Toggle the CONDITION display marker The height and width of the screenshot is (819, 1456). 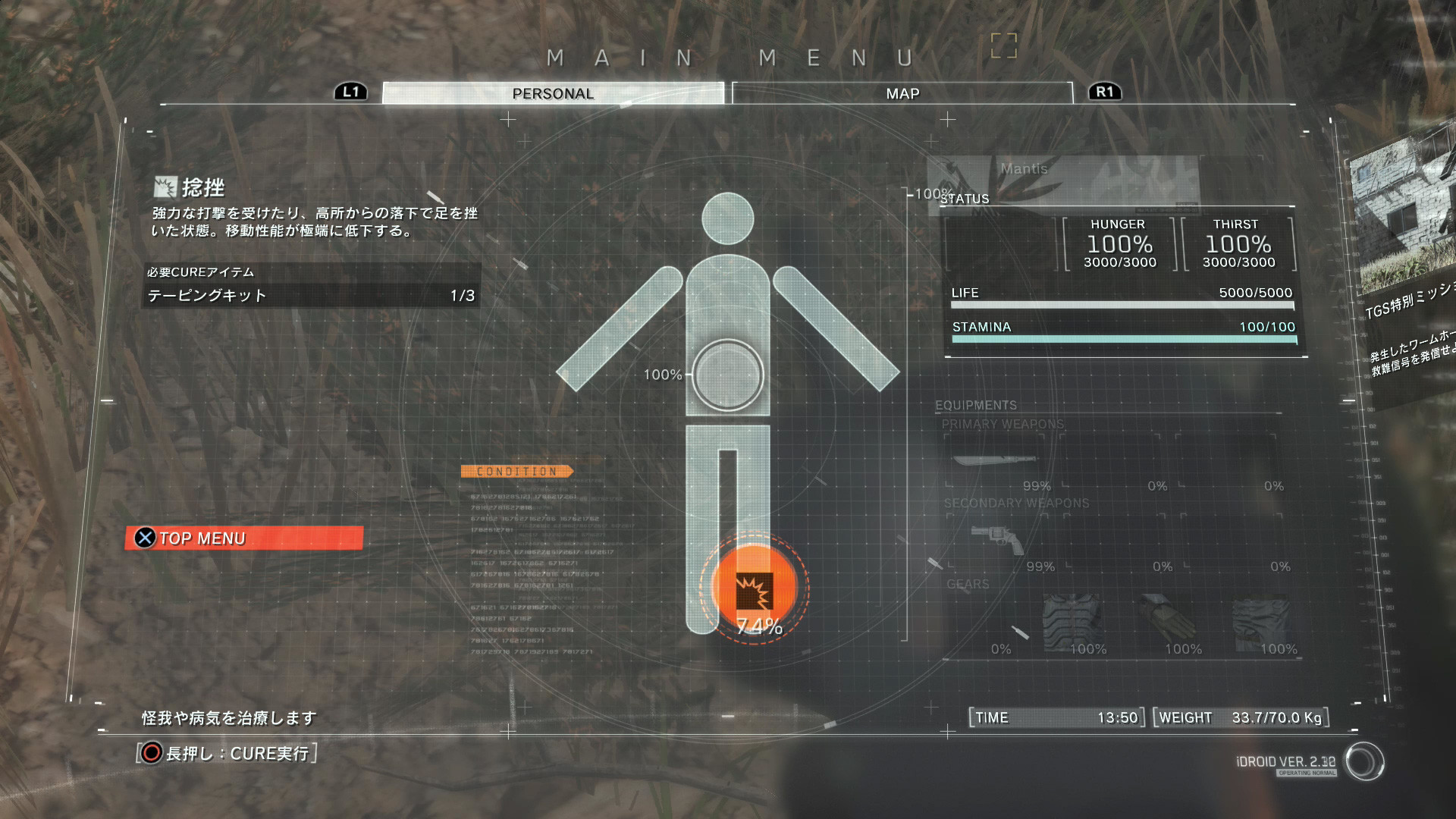(518, 470)
